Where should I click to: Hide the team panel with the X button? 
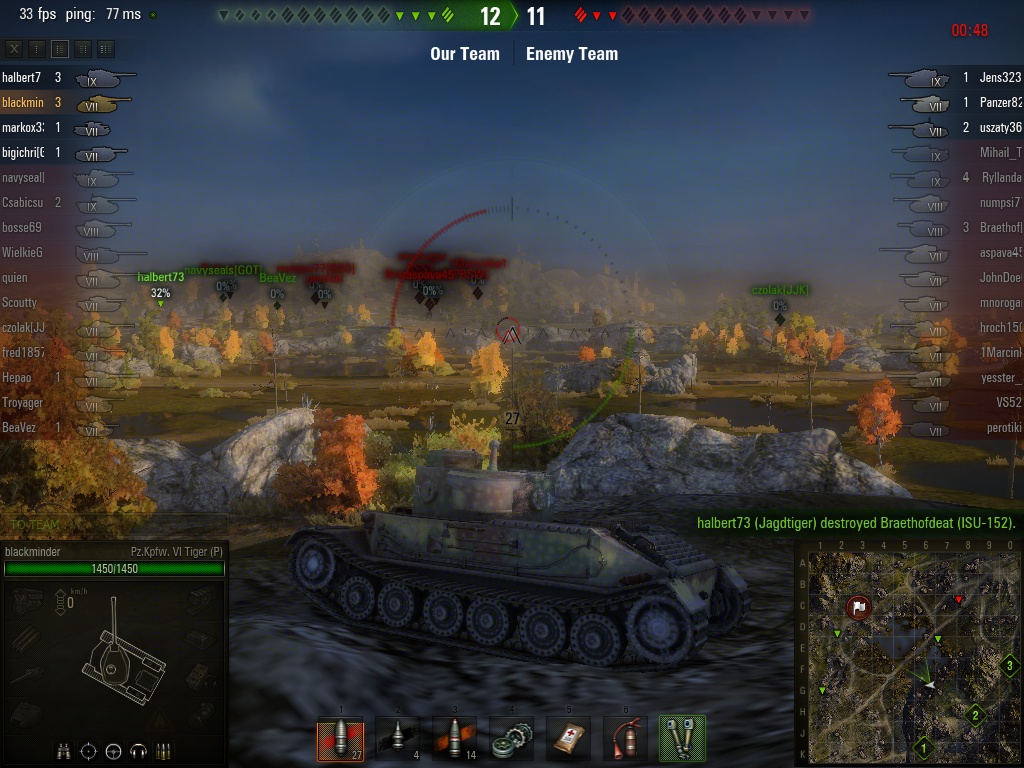(x=14, y=48)
